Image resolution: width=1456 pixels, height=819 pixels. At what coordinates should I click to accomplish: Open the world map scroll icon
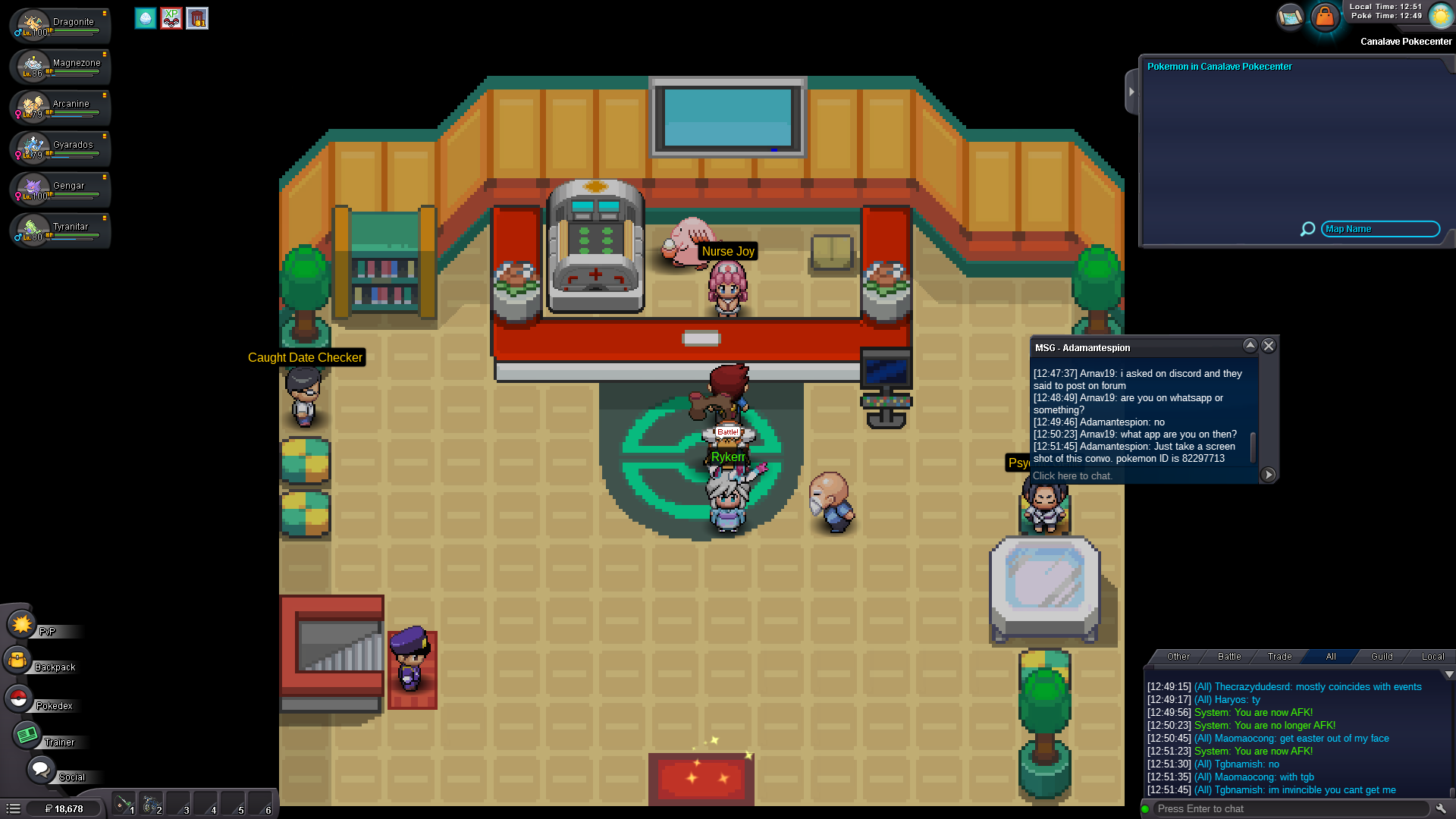point(1289,16)
